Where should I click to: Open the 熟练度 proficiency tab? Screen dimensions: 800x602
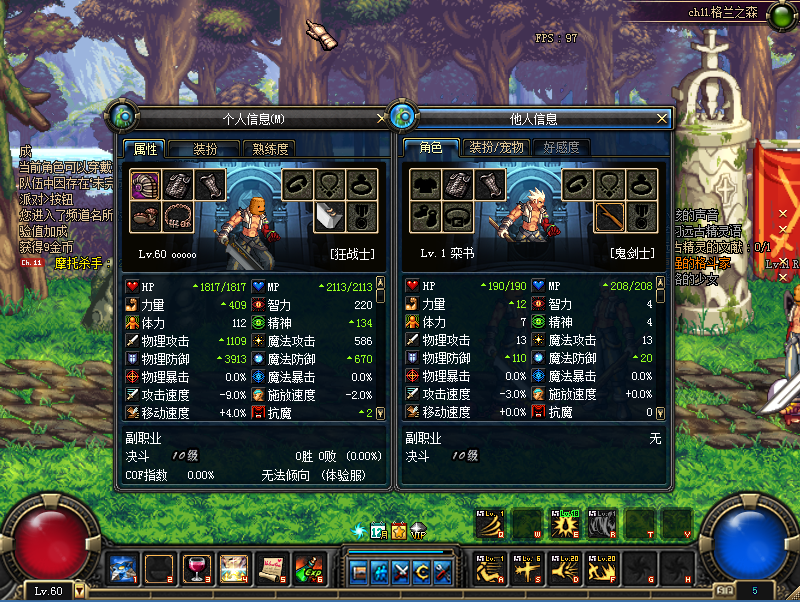point(270,148)
